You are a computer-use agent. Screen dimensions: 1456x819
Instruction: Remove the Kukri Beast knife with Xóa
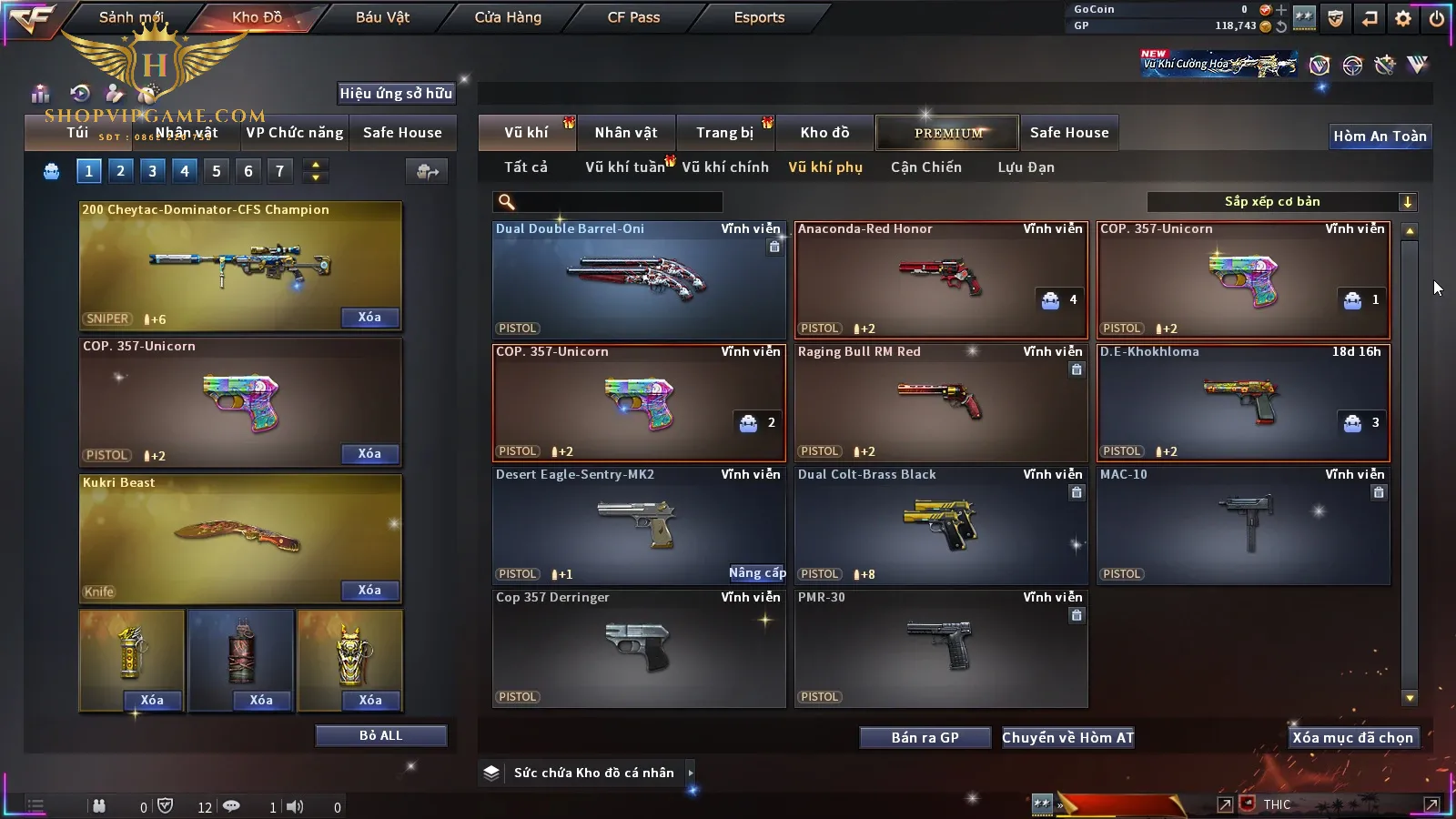(x=369, y=590)
